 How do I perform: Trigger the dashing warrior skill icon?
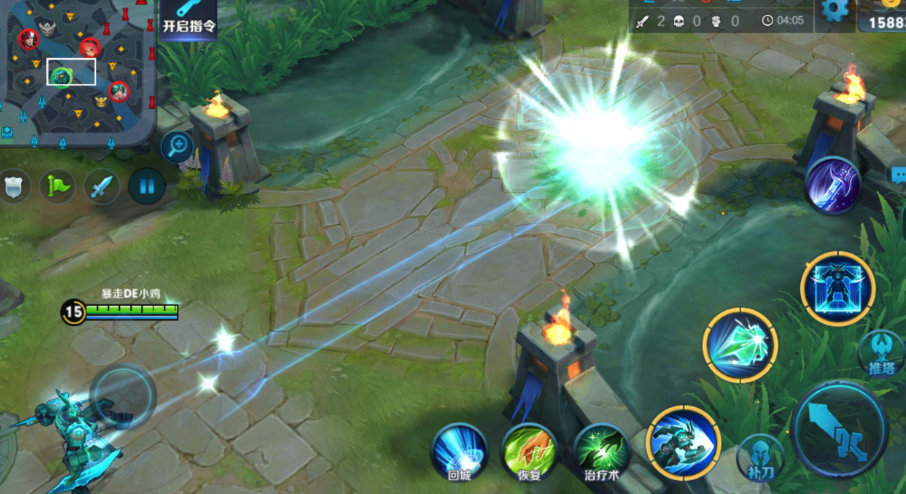tap(684, 442)
